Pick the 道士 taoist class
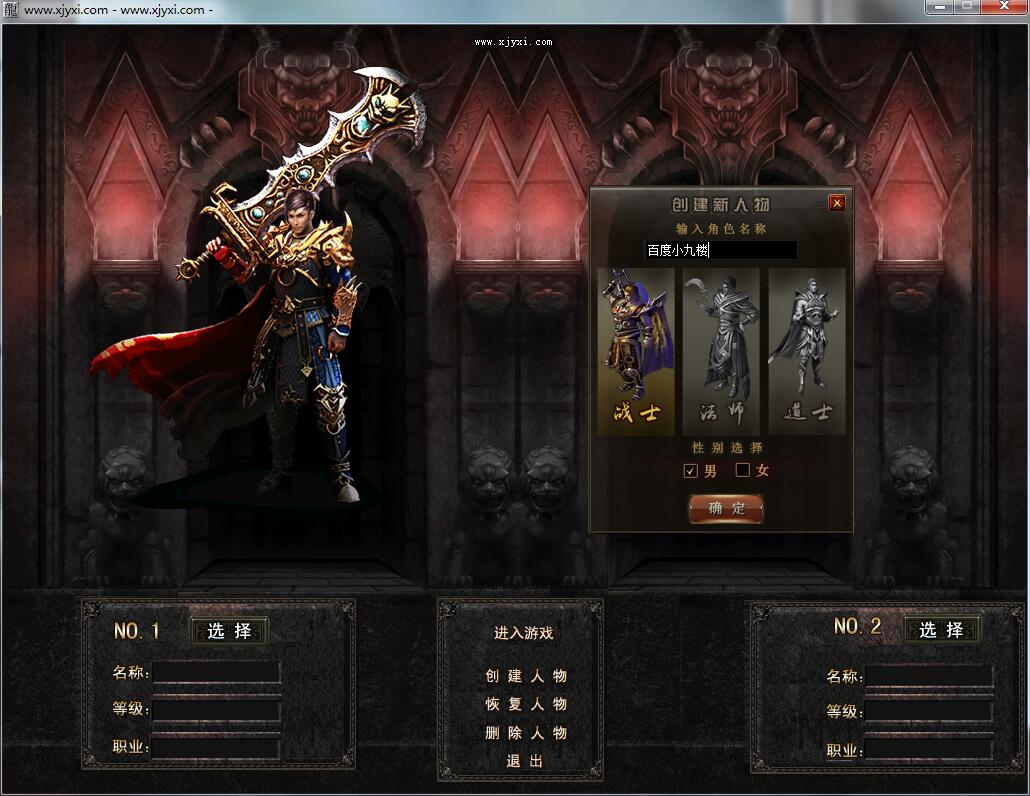The height and width of the screenshot is (796, 1030). pyautogui.click(x=807, y=350)
